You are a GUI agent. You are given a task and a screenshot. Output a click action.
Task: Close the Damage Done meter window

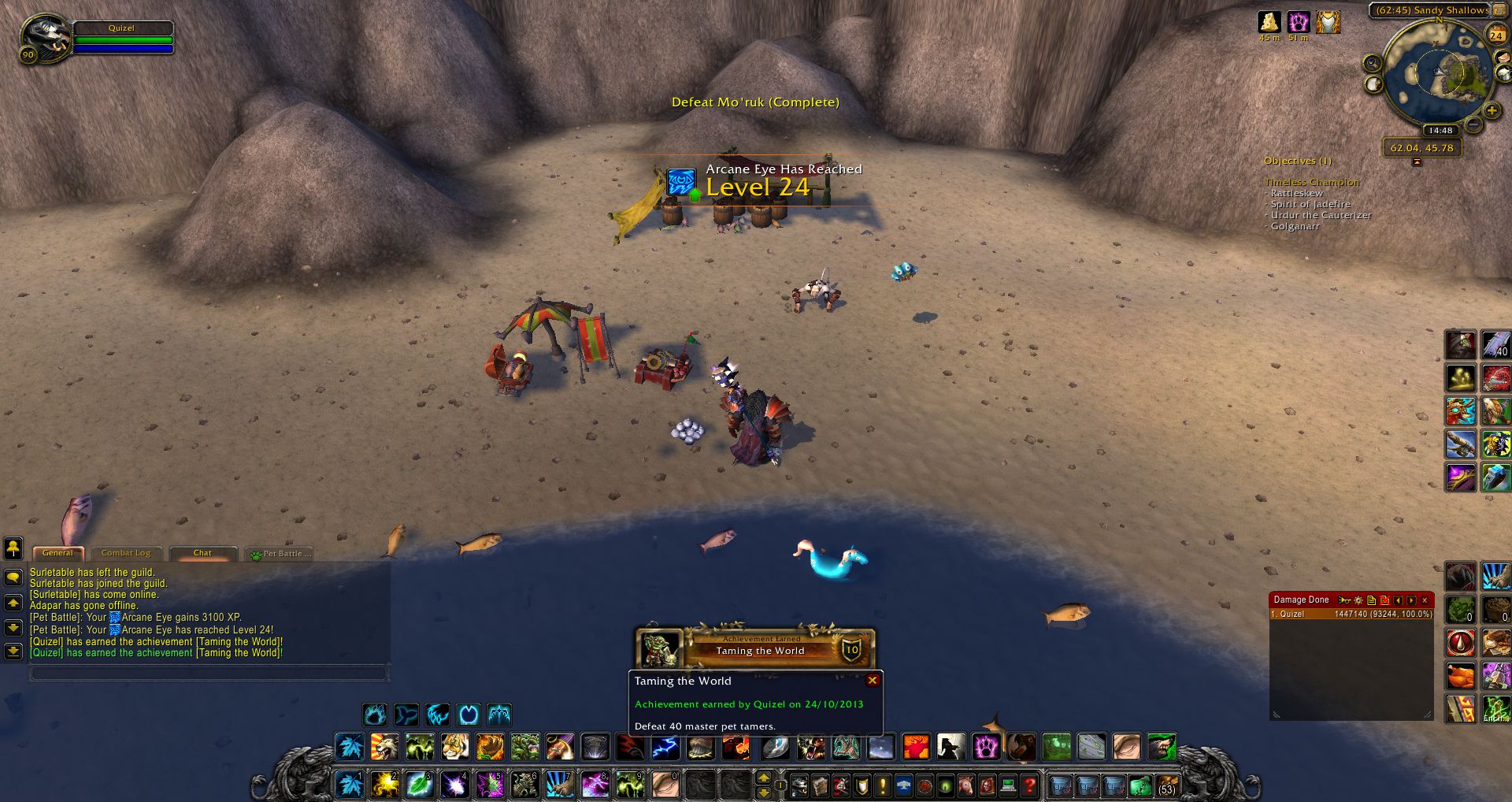1425,600
